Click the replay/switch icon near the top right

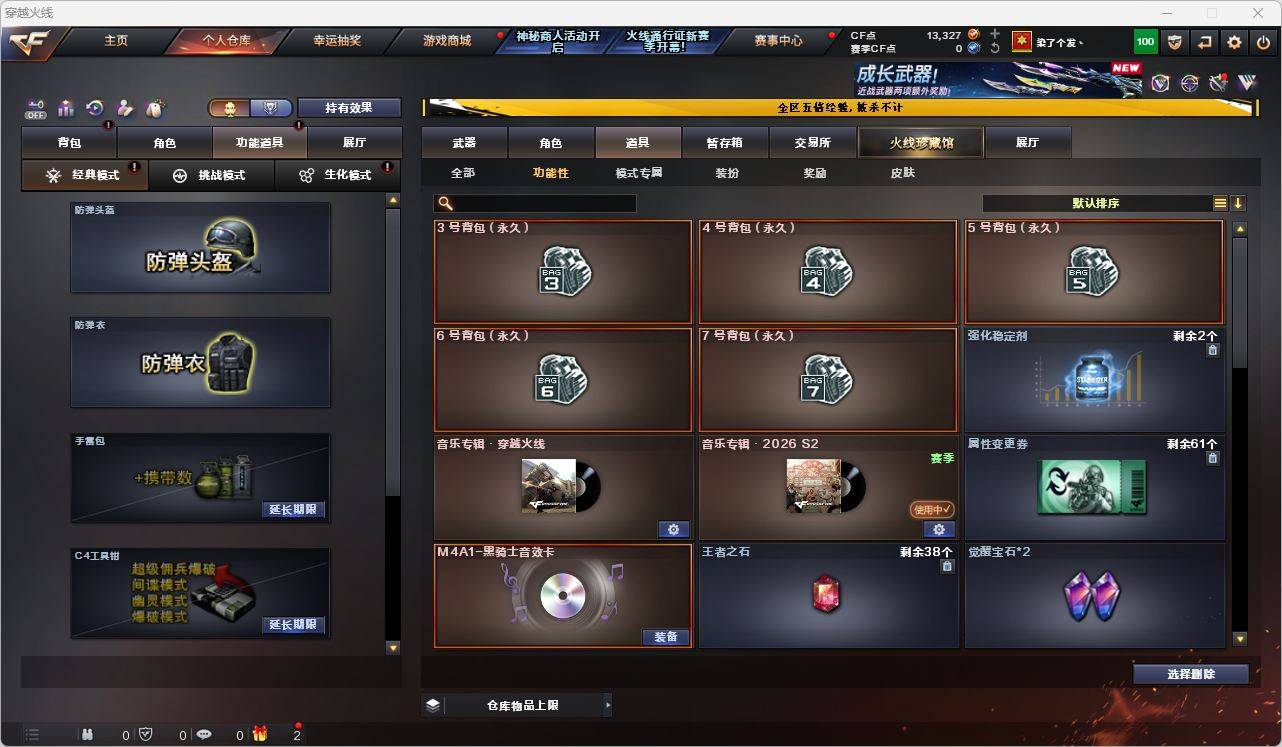(x=1203, y=42)
